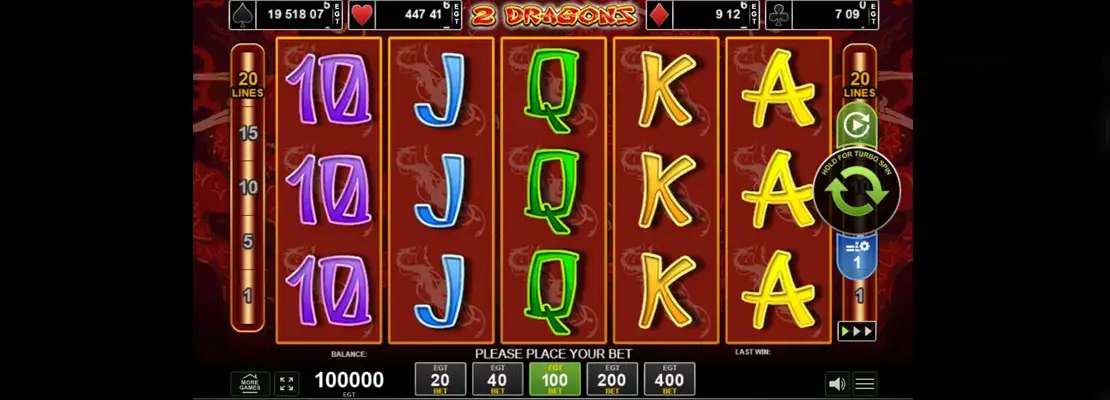
Task: Toggle fullscreen mode
Action: [x=286, y=383]
